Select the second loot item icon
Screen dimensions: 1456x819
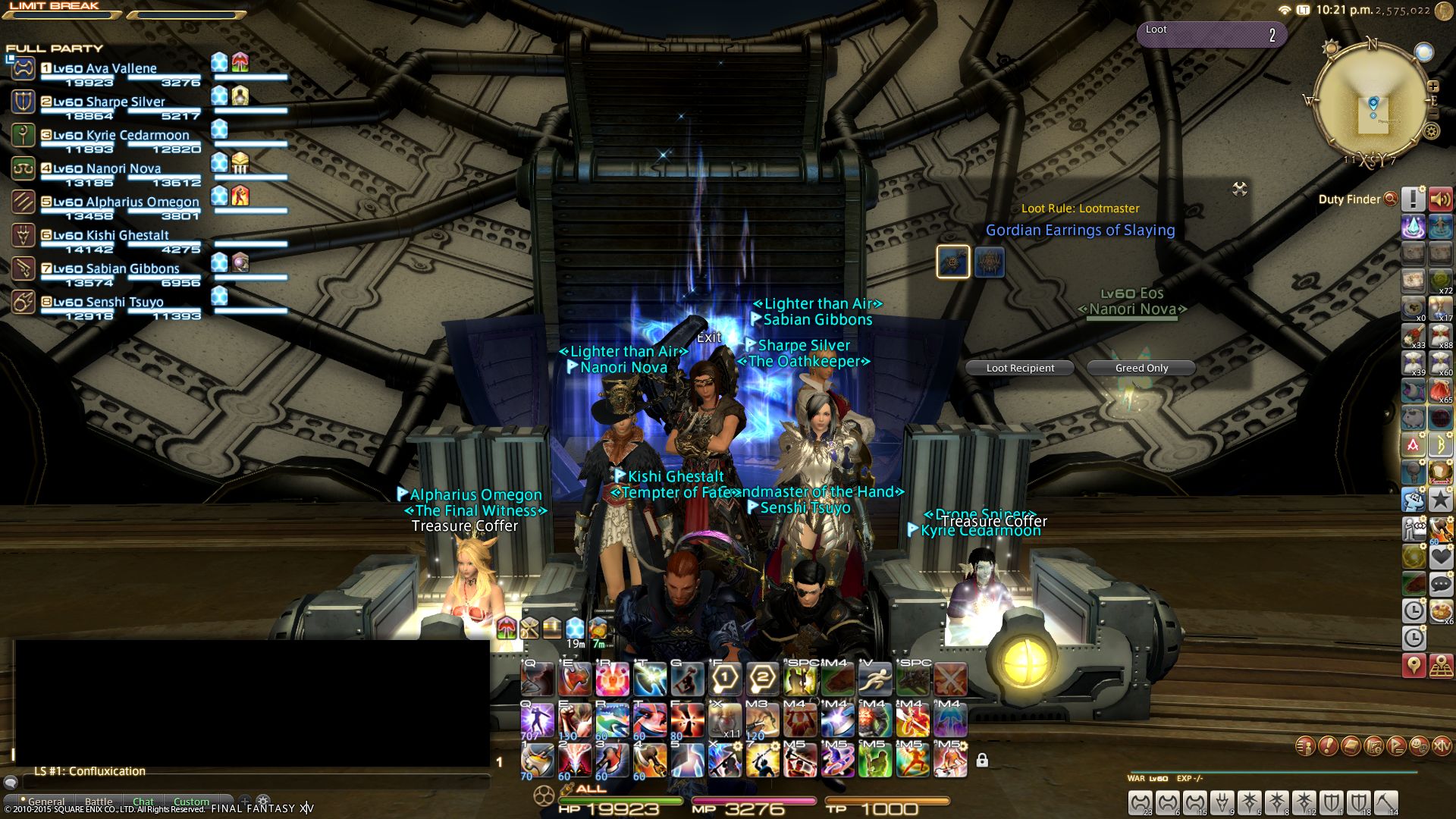[x=989, y=262]
